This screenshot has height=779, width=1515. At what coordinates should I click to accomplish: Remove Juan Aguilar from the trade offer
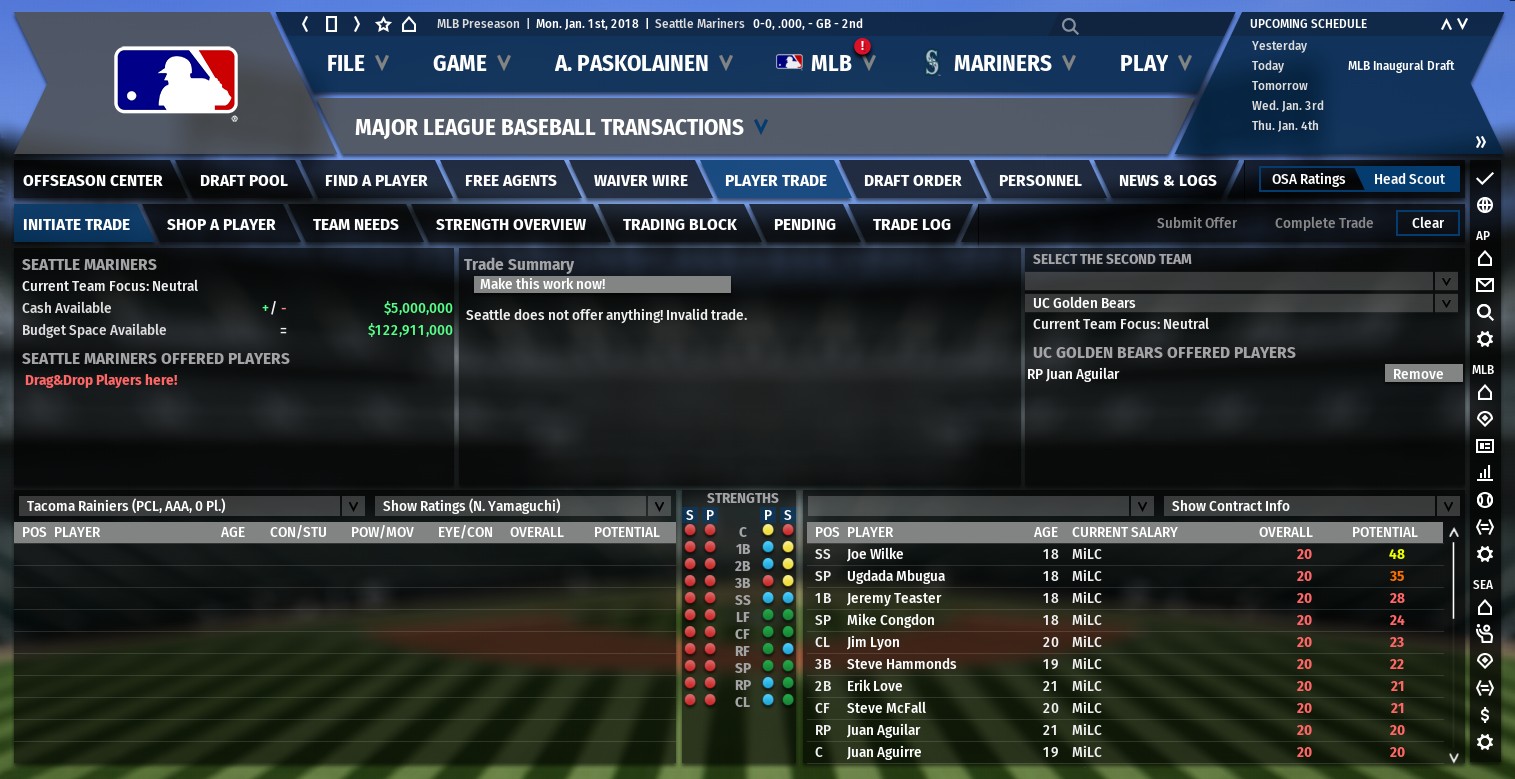[x=1422, y=373]
